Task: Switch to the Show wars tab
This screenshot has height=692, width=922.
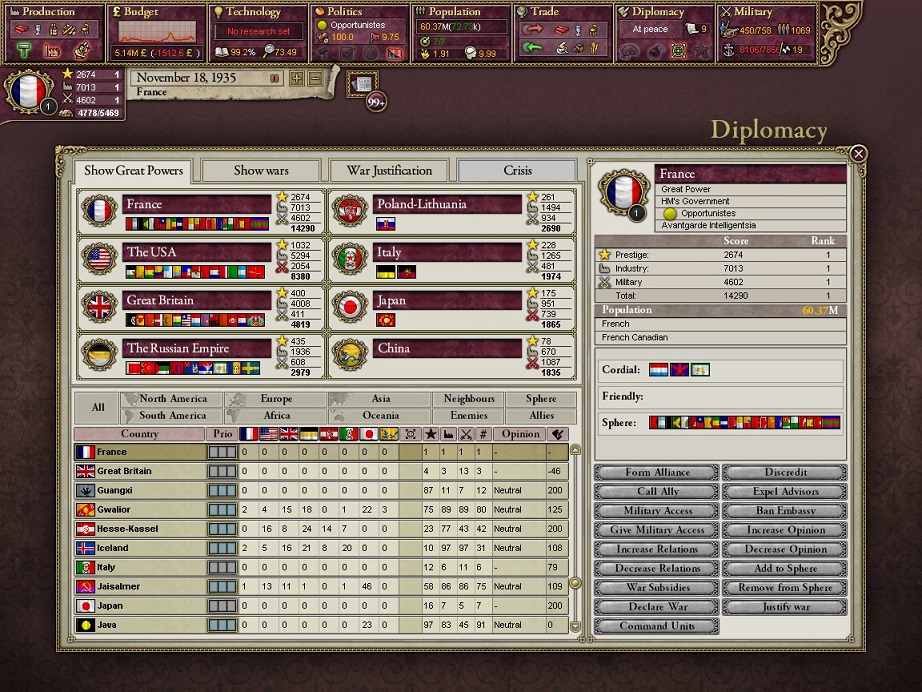Action: tap(261, 170)
